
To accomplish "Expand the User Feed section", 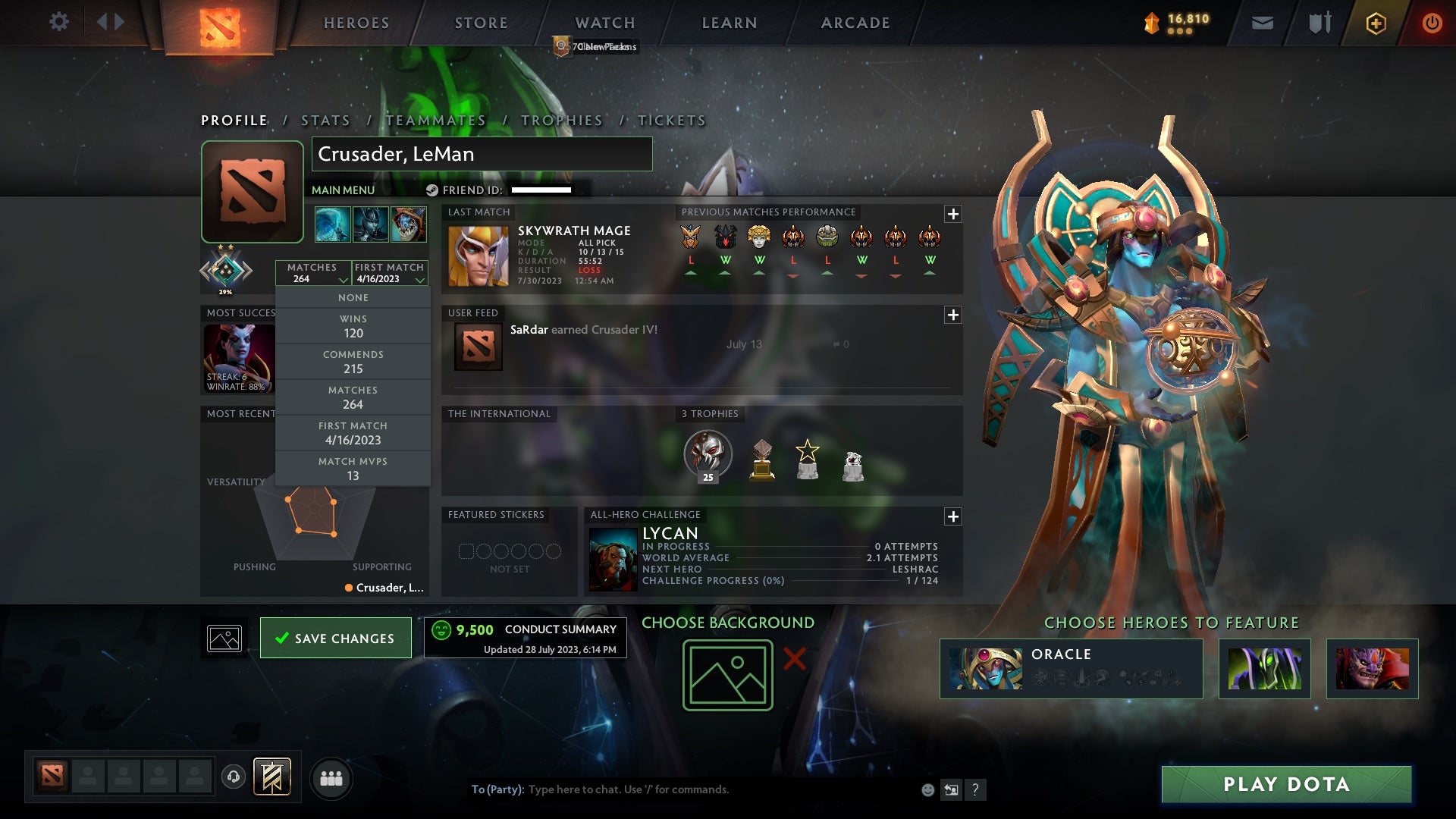I will [x=952, y=313].
